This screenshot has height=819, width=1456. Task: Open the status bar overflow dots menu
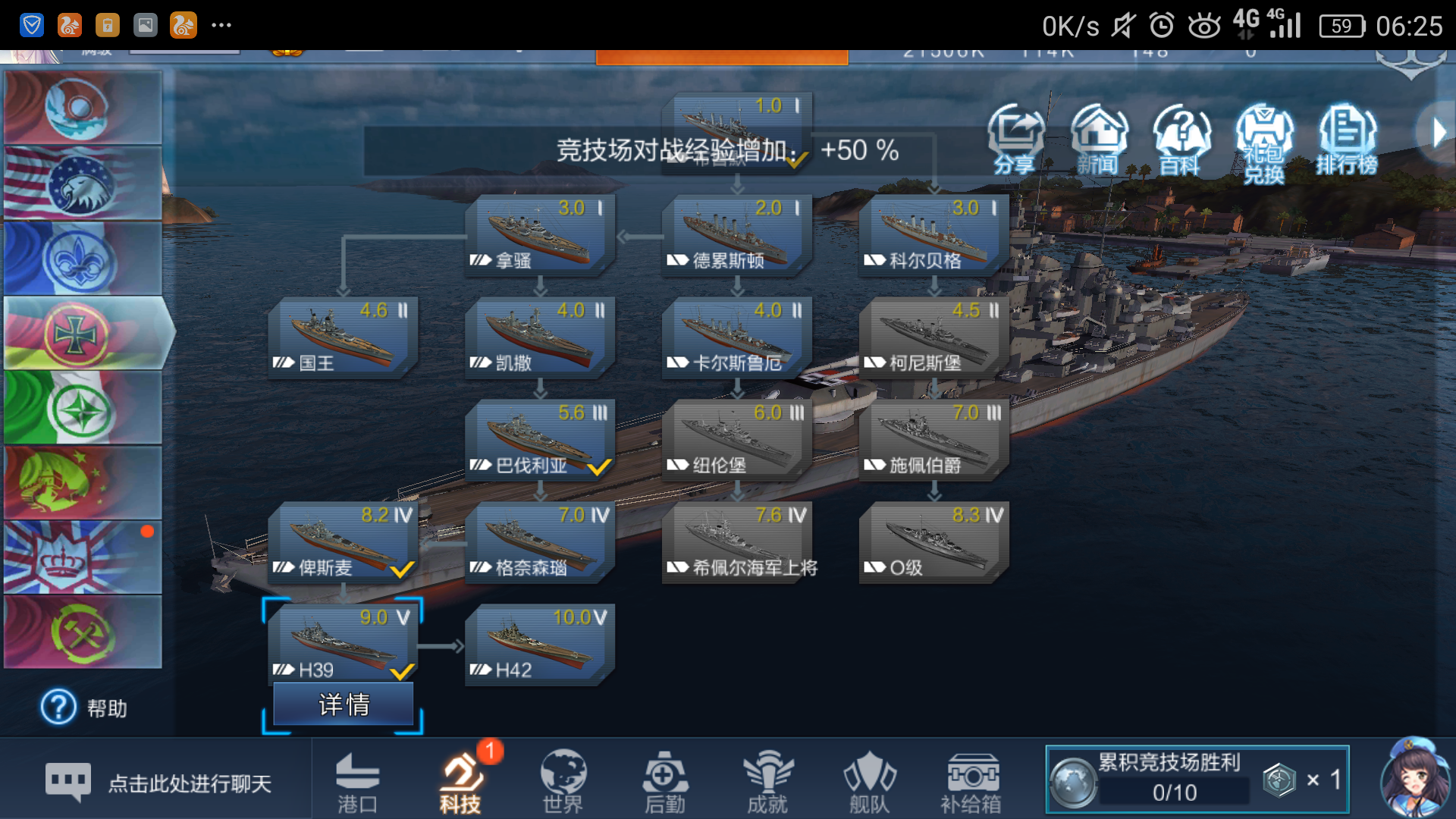click(x=221, y=25)
